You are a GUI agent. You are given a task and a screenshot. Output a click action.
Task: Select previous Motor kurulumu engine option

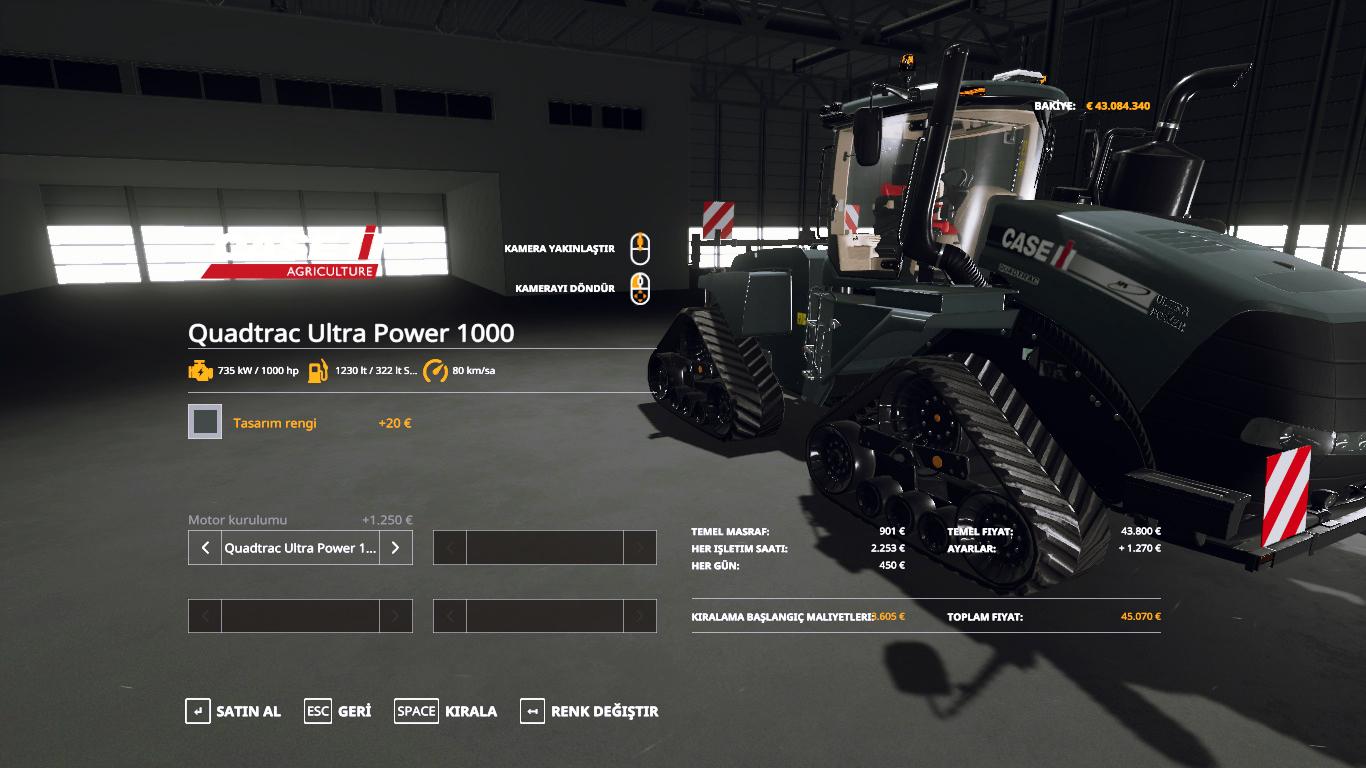tap(205, 548)
